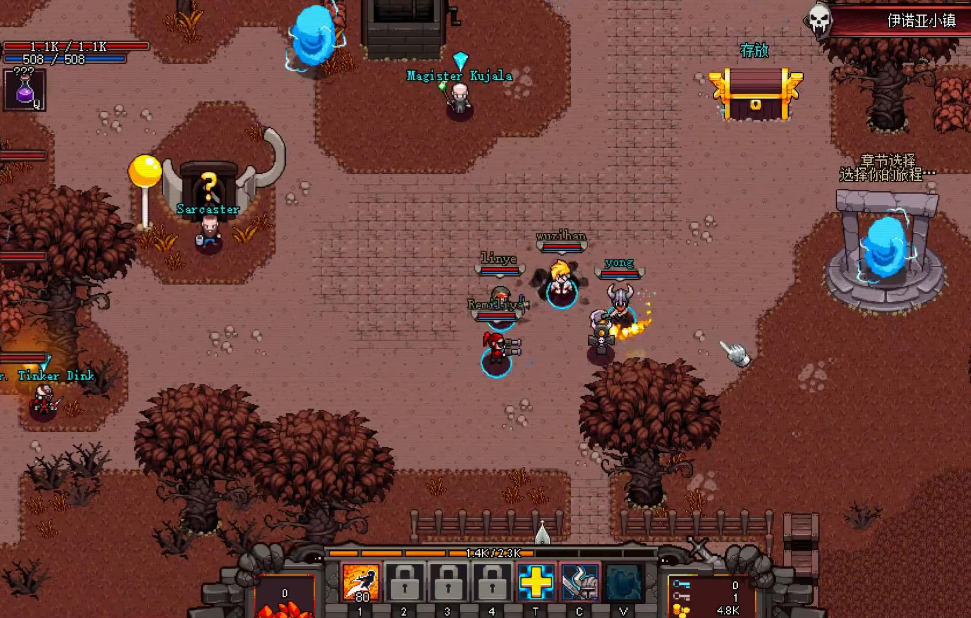Use the purple potion slot
This screenshot has width=971, height=618.
click(22, 89)
